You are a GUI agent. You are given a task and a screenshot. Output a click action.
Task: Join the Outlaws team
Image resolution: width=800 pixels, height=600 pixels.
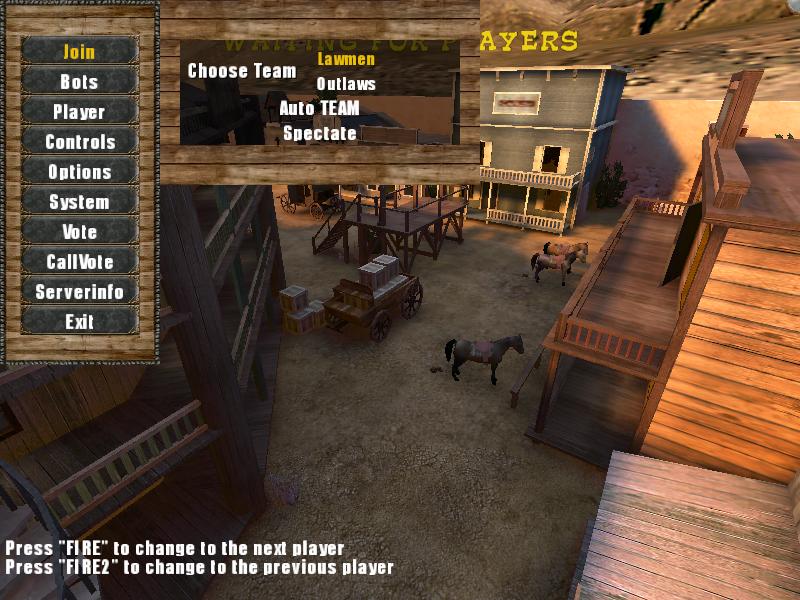pos(345,84)
